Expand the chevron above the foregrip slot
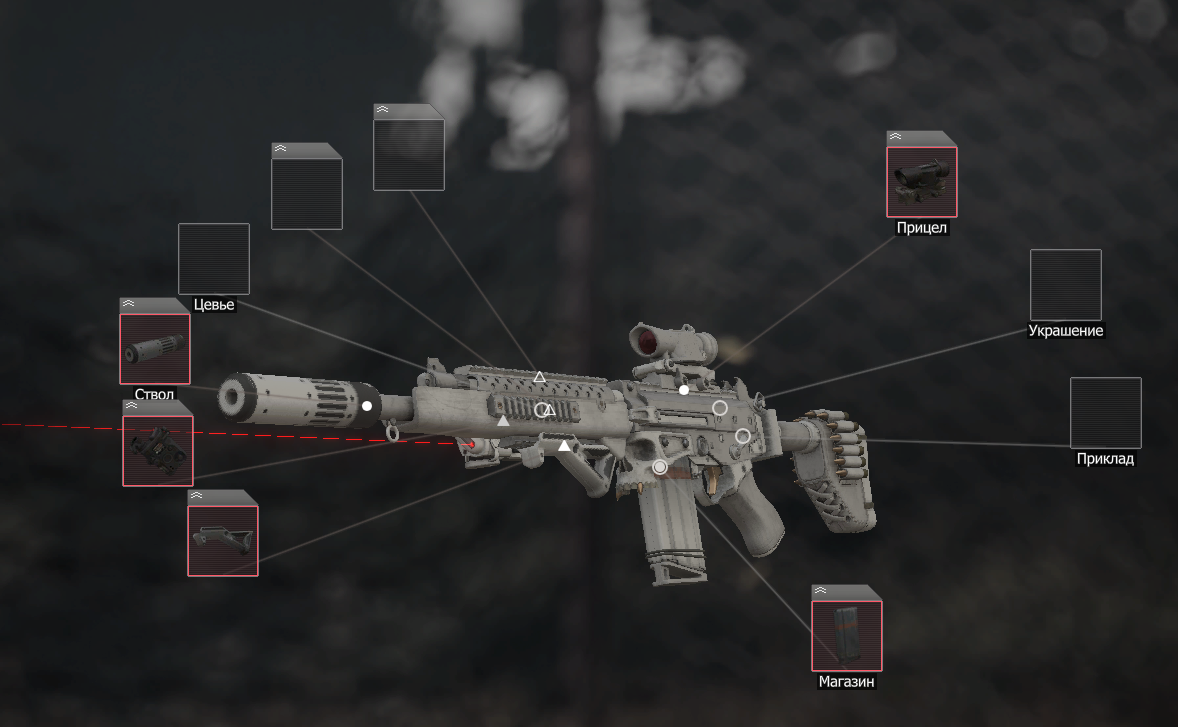1178x727 pixels. pyautogui.click(x=196, y=495)
